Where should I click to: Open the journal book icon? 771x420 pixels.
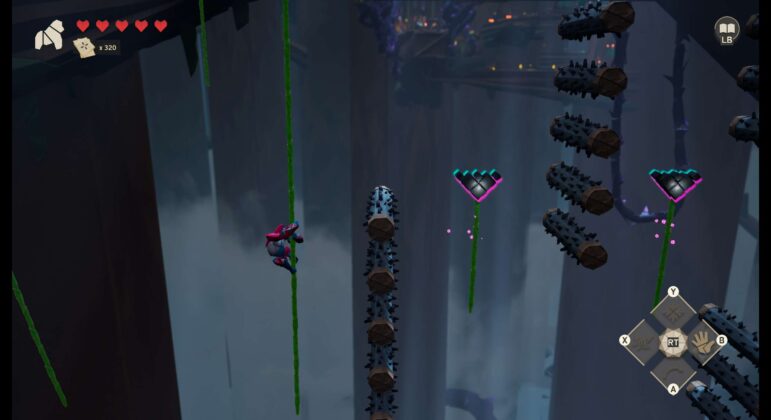[727, 29]
